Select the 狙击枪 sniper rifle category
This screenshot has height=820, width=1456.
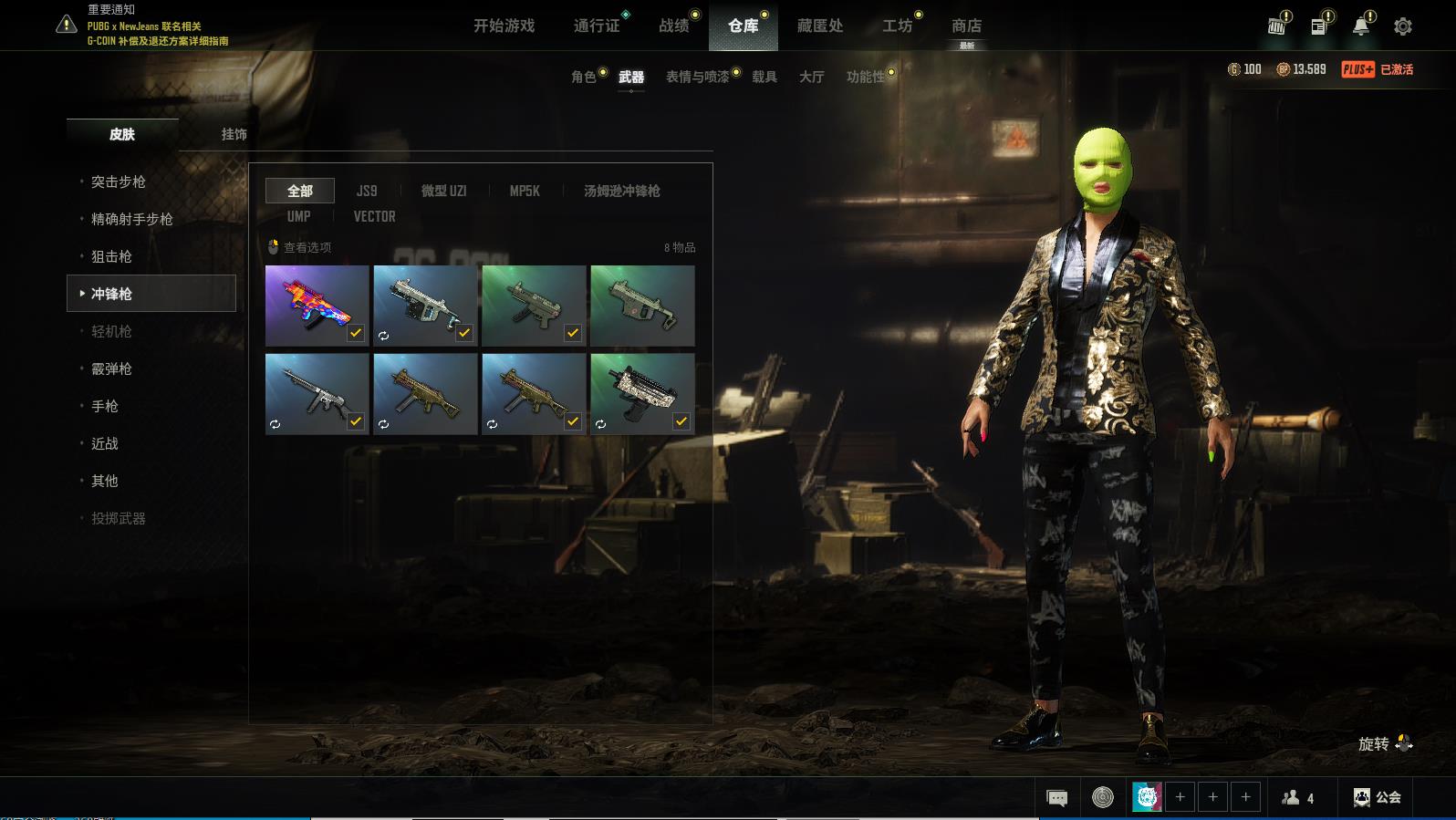[x=111, y=256]
